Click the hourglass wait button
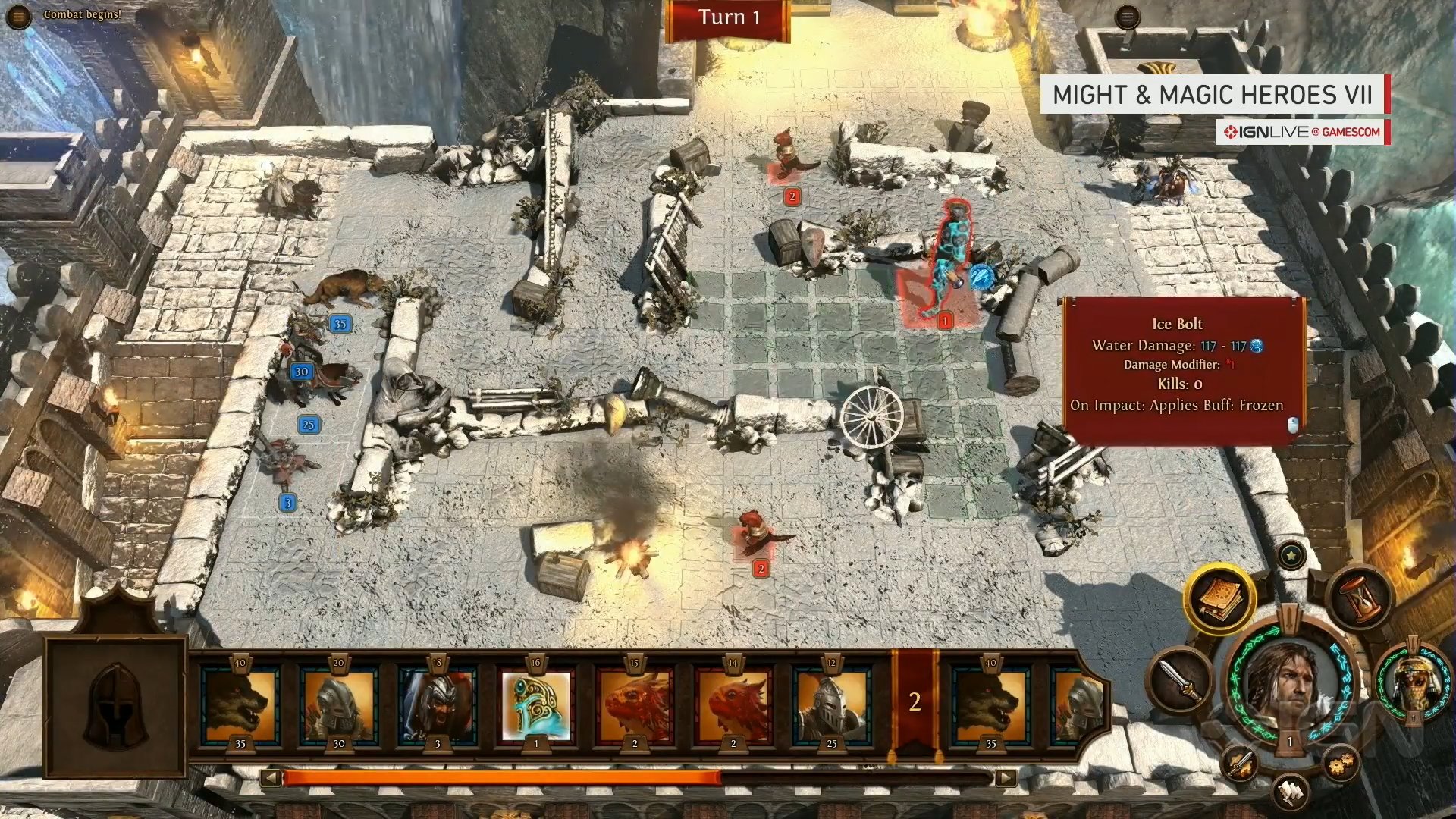Viewport: 1456px width, 819px height. coord(1360,598)
